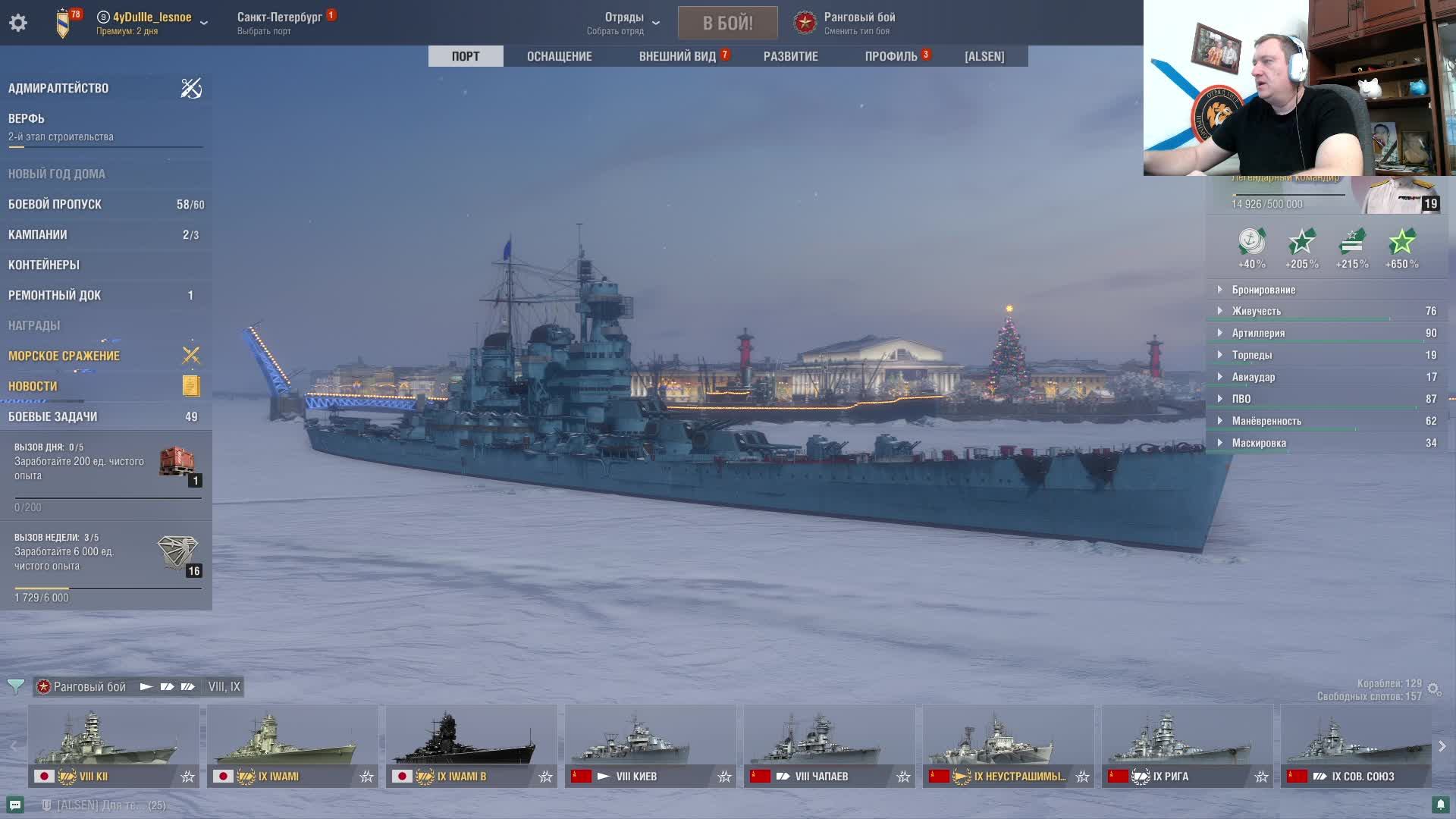The image size is (1456, 819).
Task: Open the БОЕВОЙ ПРОПУСК entry
Action: (x=55, y=204)
